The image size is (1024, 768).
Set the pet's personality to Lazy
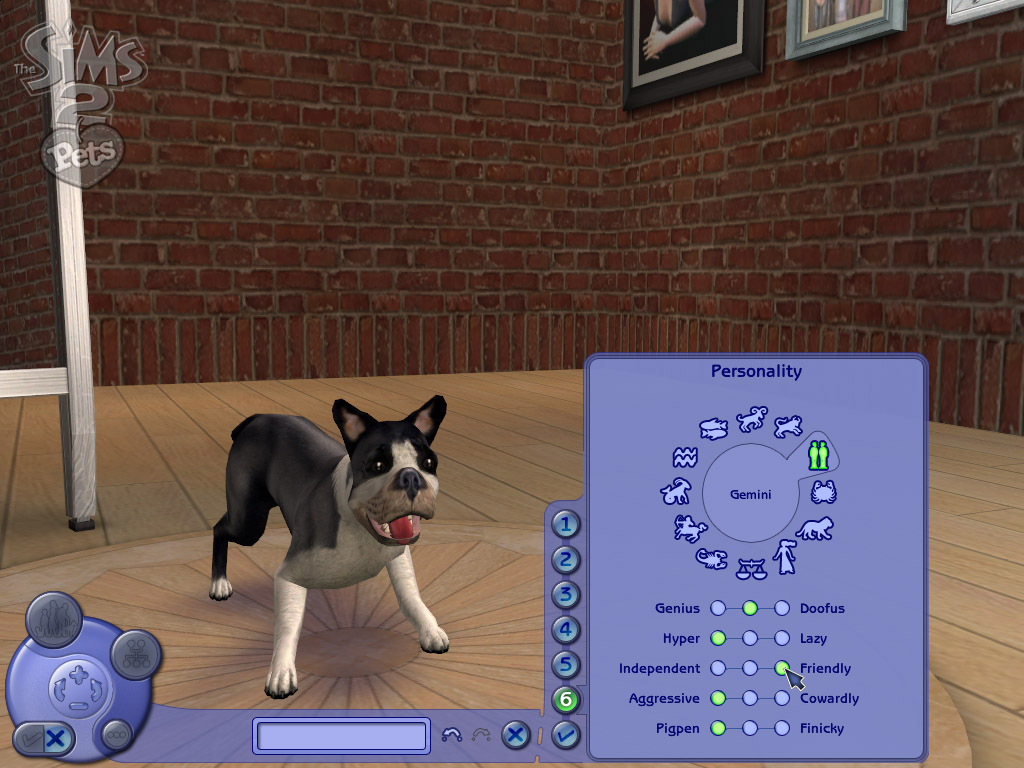pyautogui.click(x=782, y=638)
